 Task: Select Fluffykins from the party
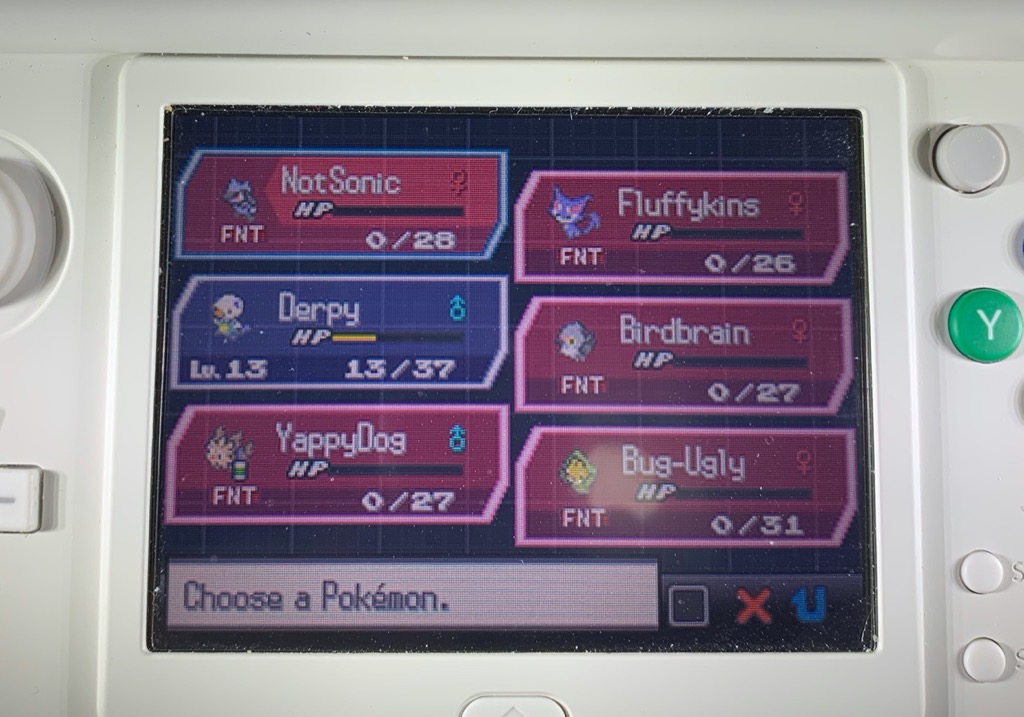(x=682, y=227)
